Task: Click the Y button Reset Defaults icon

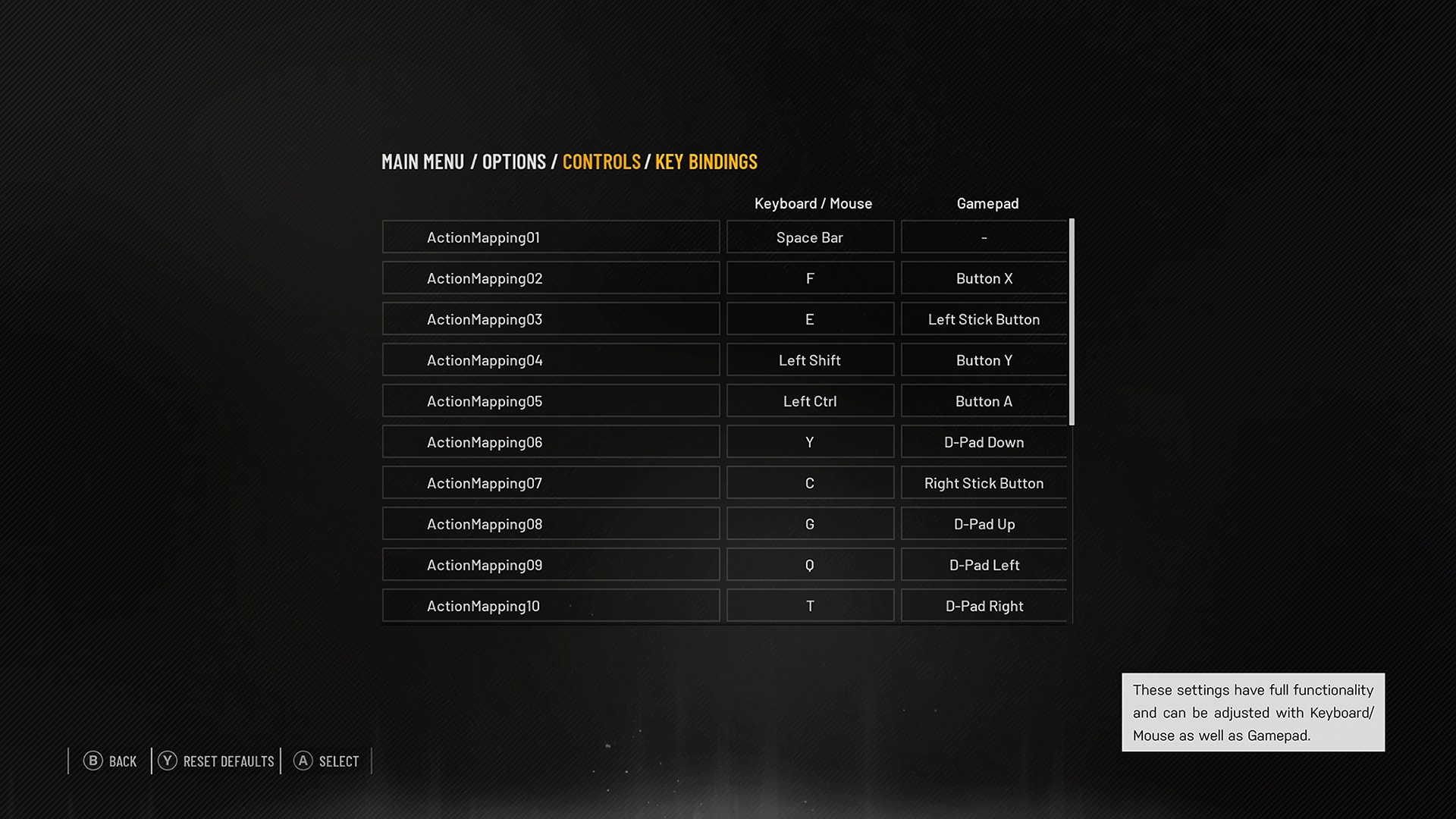Action: 168,761
